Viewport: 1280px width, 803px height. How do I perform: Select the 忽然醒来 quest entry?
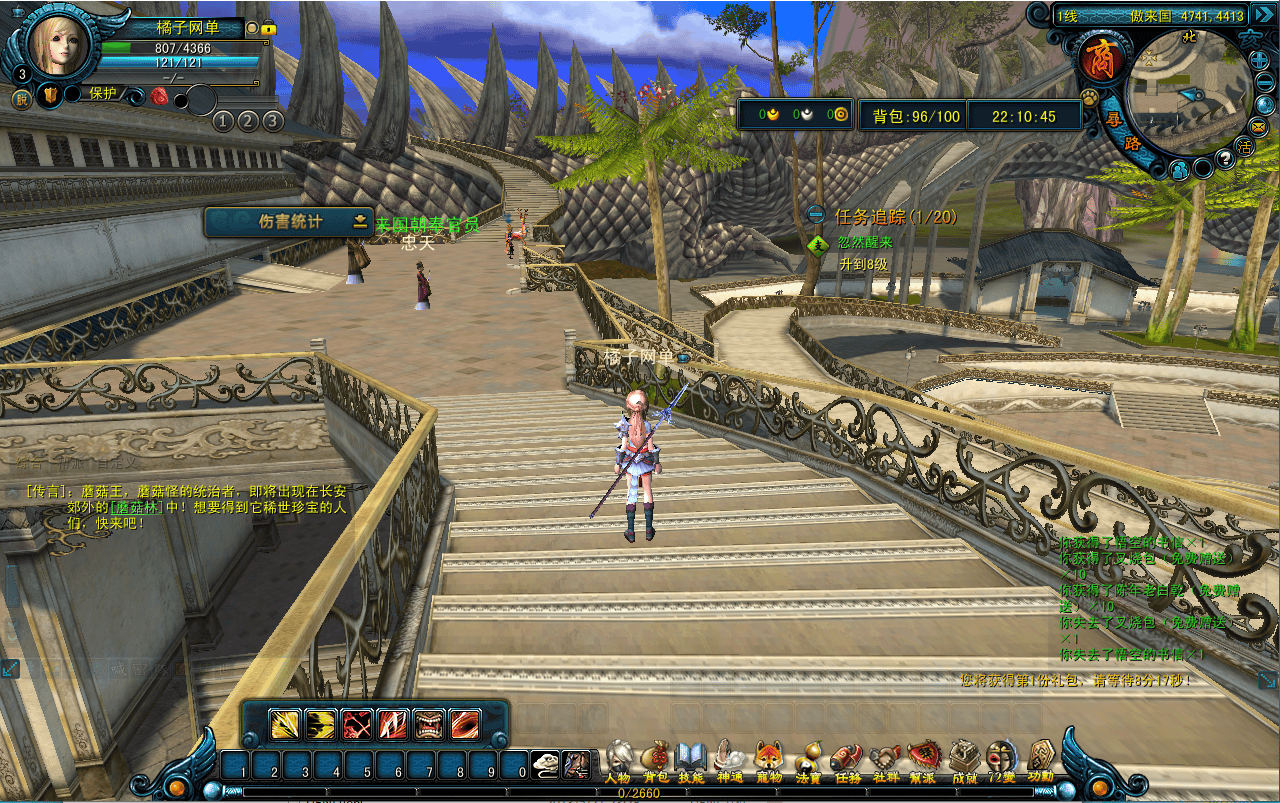pos(865,242)
